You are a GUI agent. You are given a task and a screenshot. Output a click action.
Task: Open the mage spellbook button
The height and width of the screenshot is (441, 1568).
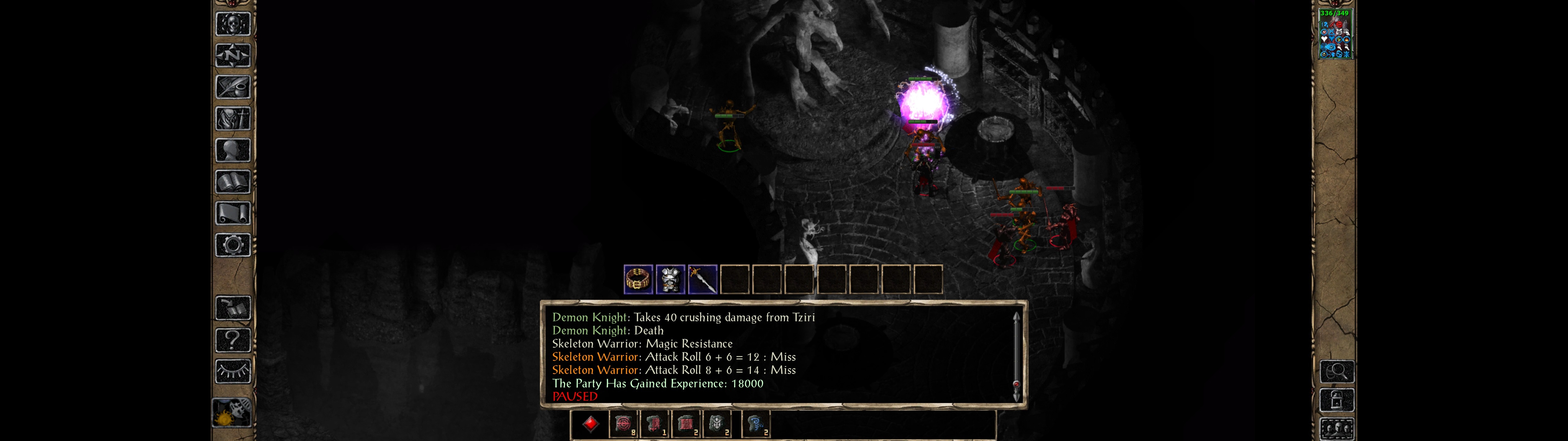point(232,182)
